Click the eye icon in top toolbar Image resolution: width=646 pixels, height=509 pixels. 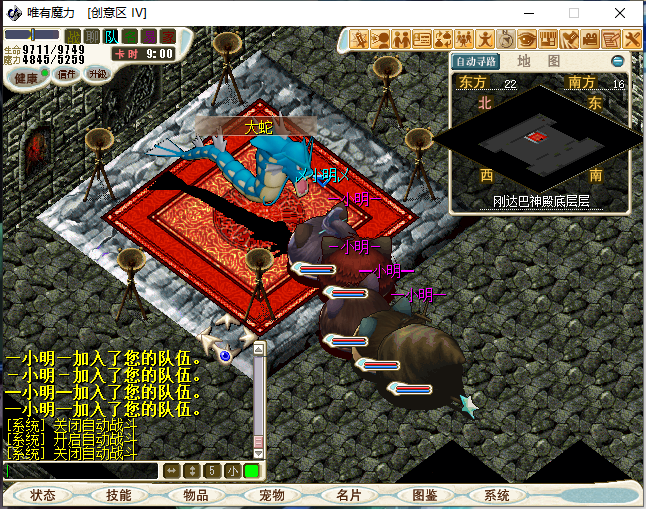(526, 40)
